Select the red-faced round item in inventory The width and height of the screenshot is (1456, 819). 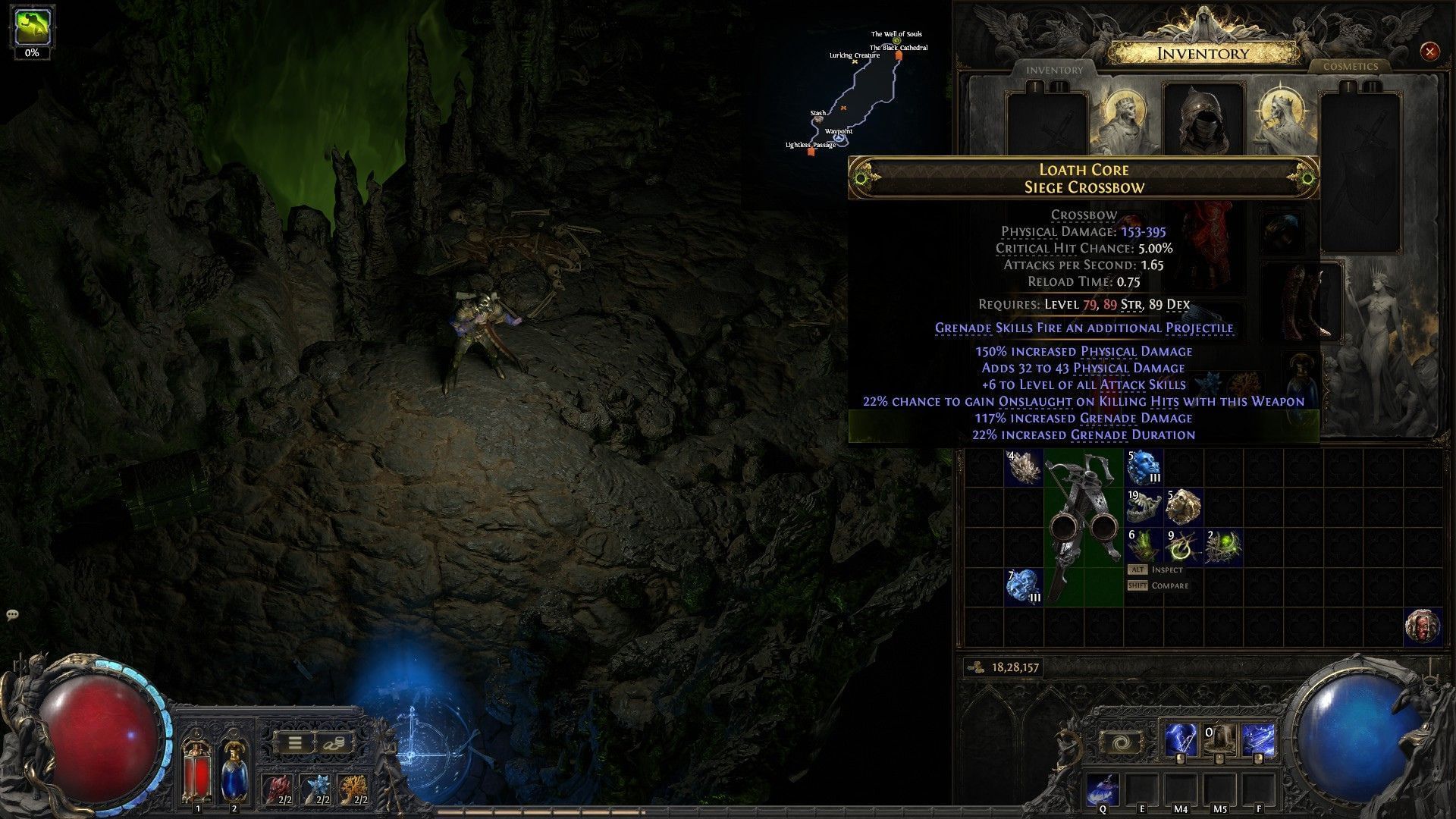point(1422,626)
